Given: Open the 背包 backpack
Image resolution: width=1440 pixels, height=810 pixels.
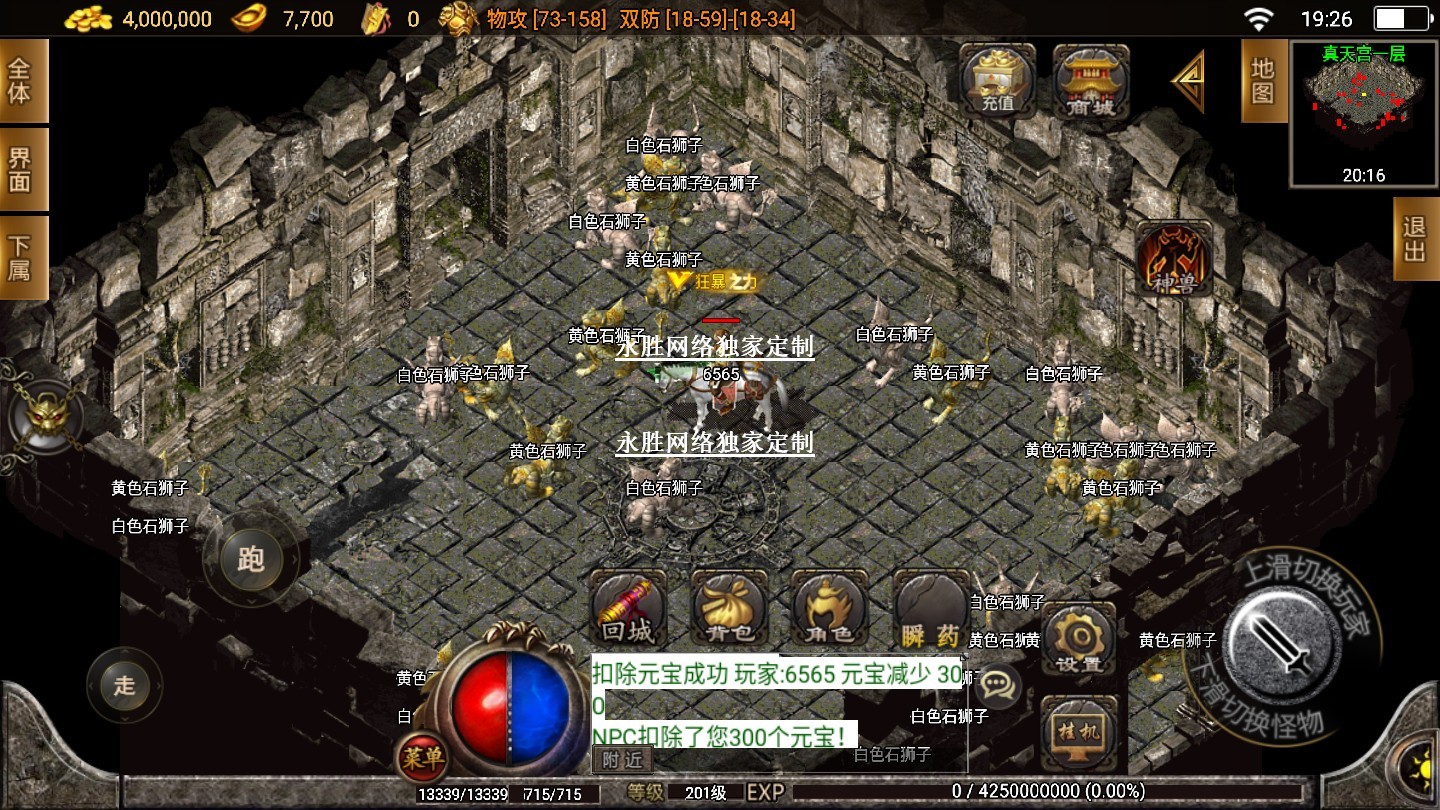Looking at the screenshot, I should [x=729, y=609].
